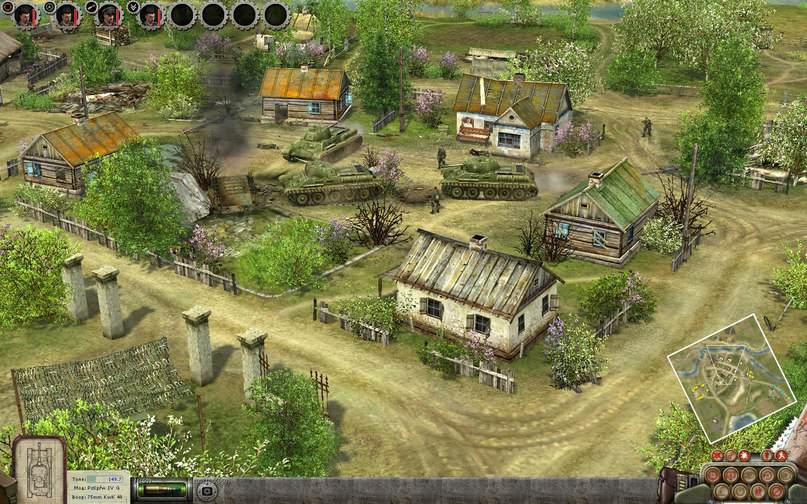Select the third crew portrait with officer cap
This screenshot has height=504, width=807.
[109, 15]
